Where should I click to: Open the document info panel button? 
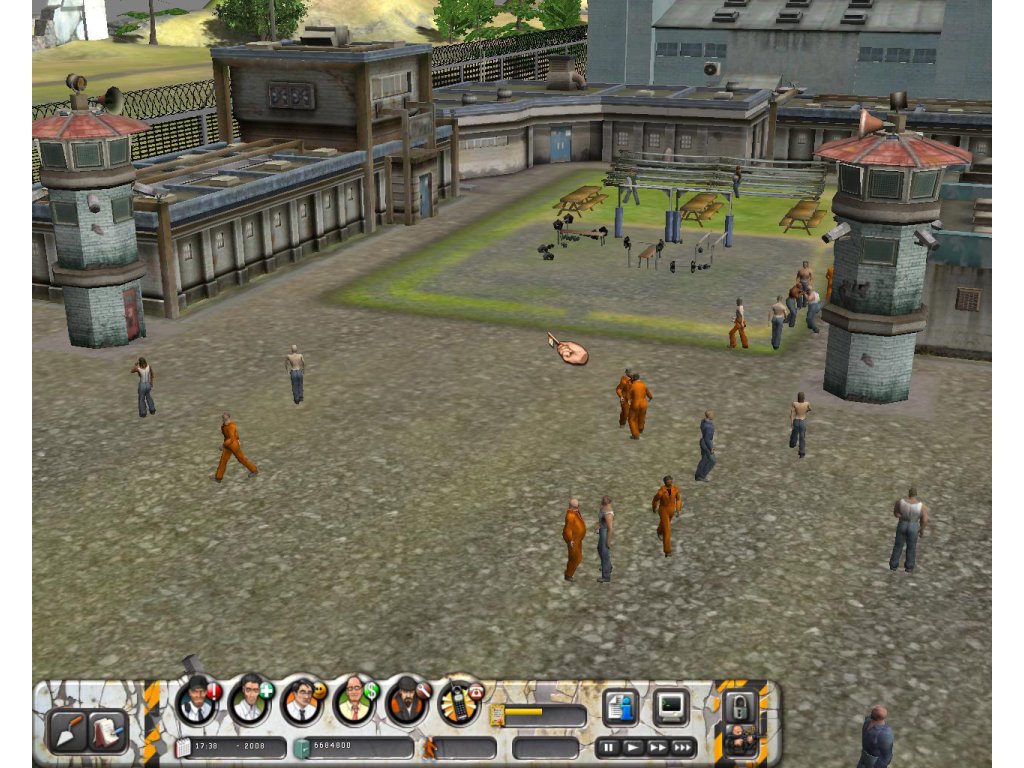[x=620, y=707]
